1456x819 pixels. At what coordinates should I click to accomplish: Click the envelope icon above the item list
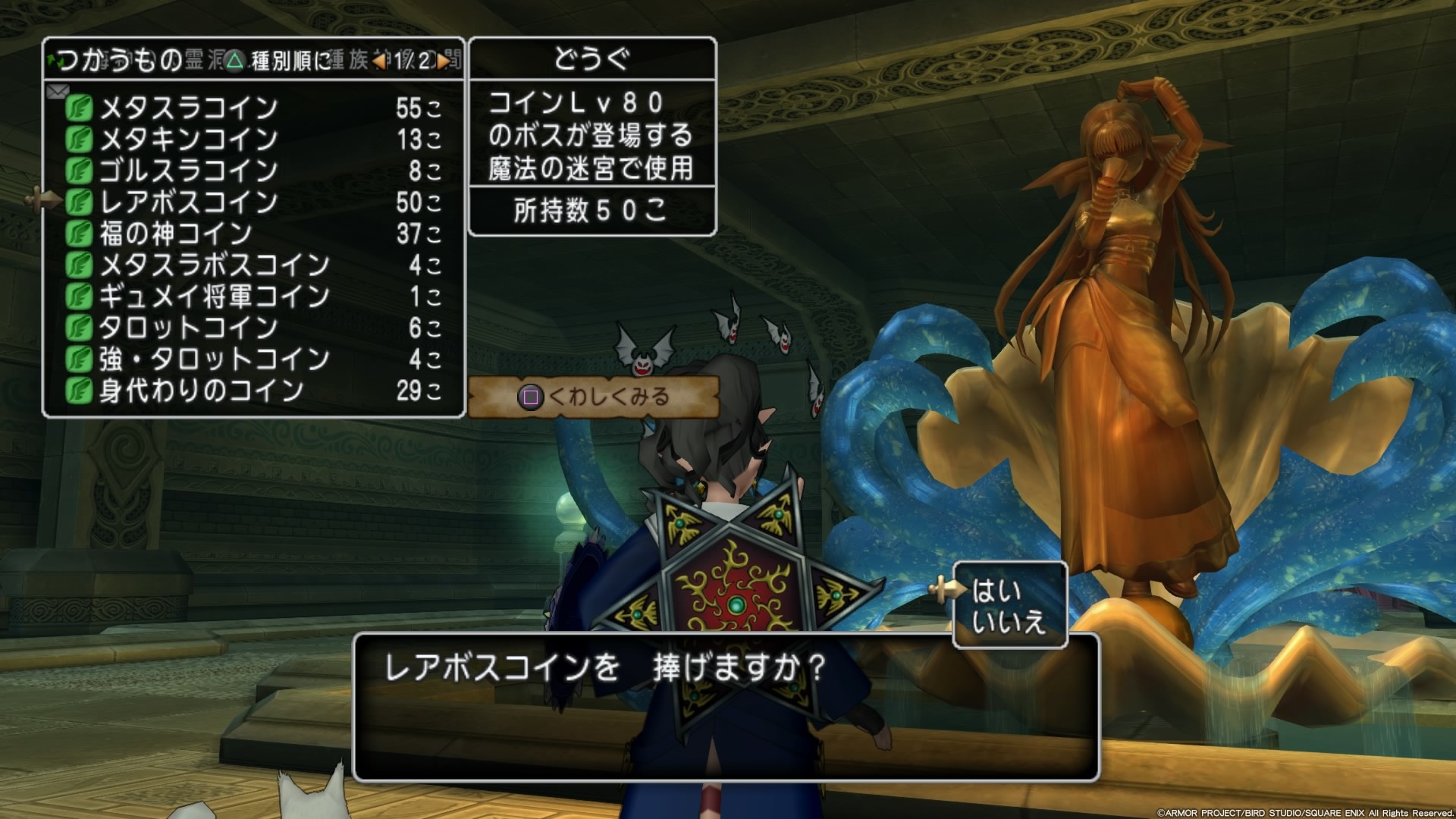pos(58,91)
